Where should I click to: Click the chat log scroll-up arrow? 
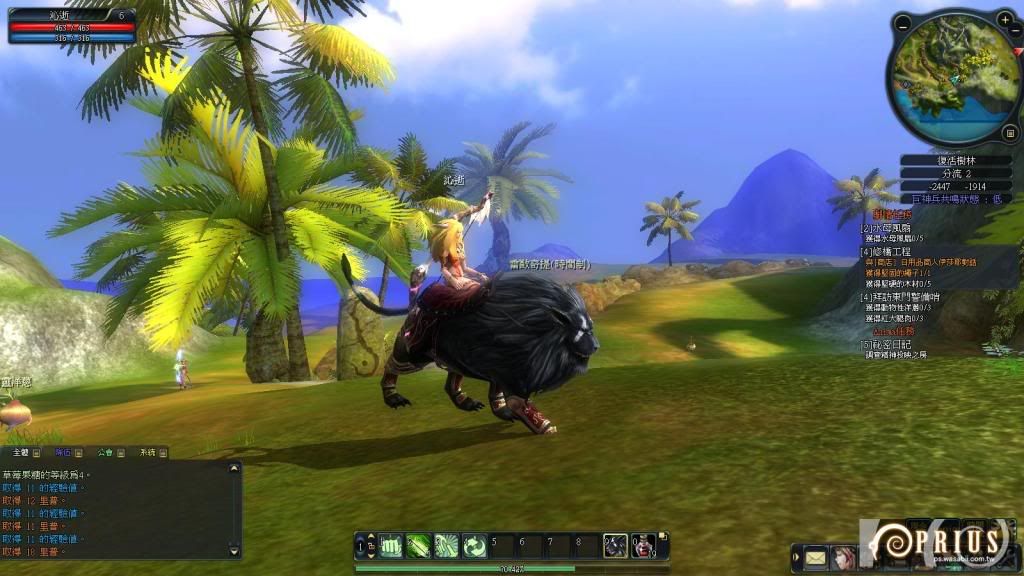coord(234,468)
